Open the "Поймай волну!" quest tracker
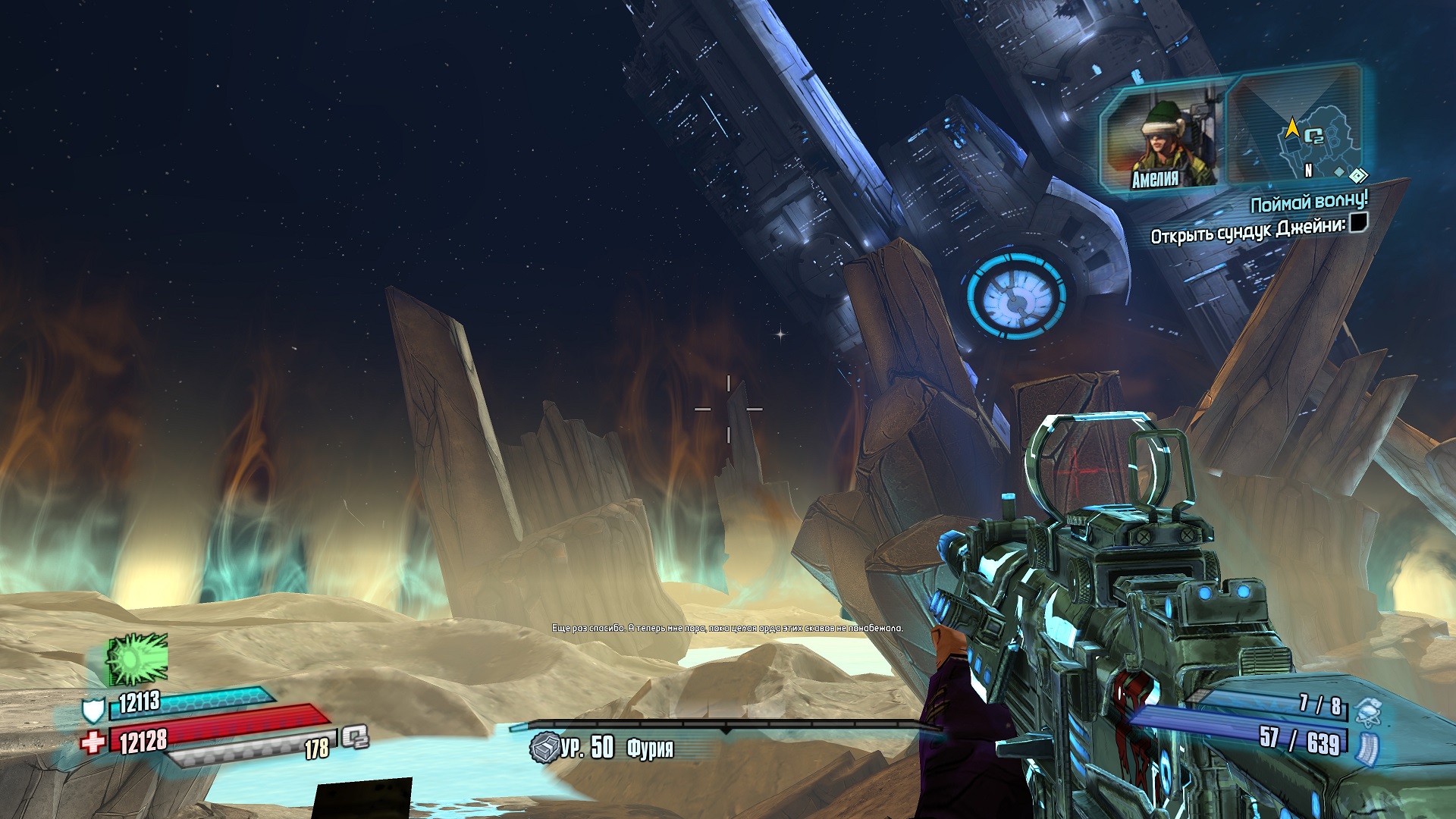Viewport: 1456px width, 819px height. click(1308, 202)
